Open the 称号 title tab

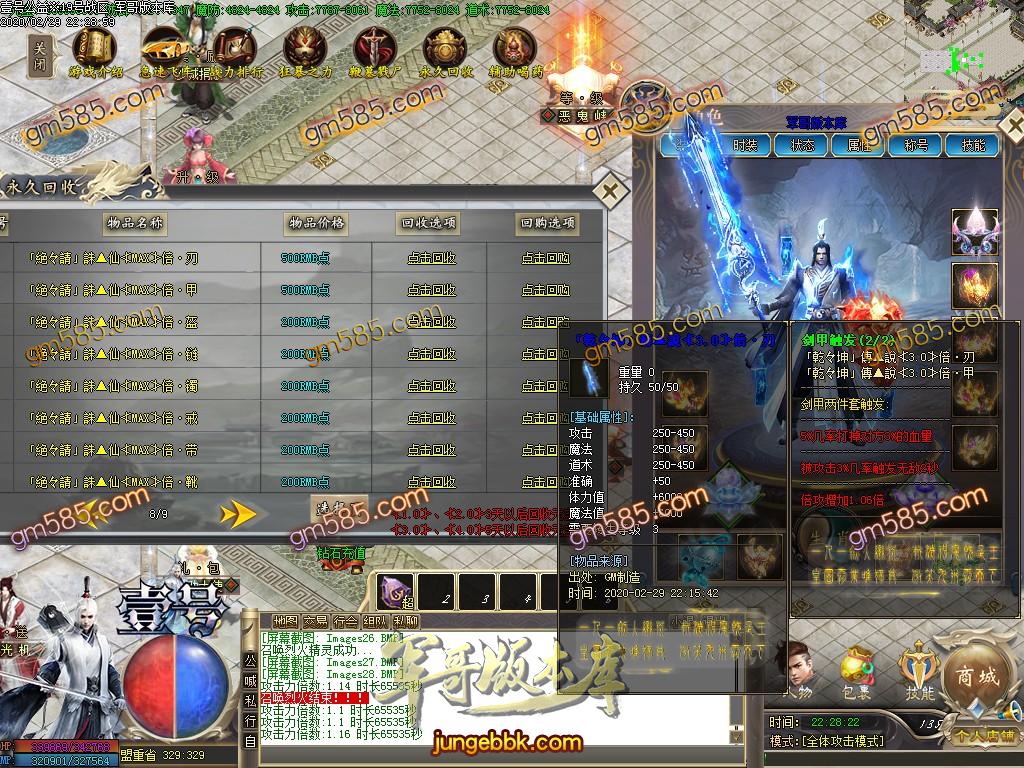916,145
